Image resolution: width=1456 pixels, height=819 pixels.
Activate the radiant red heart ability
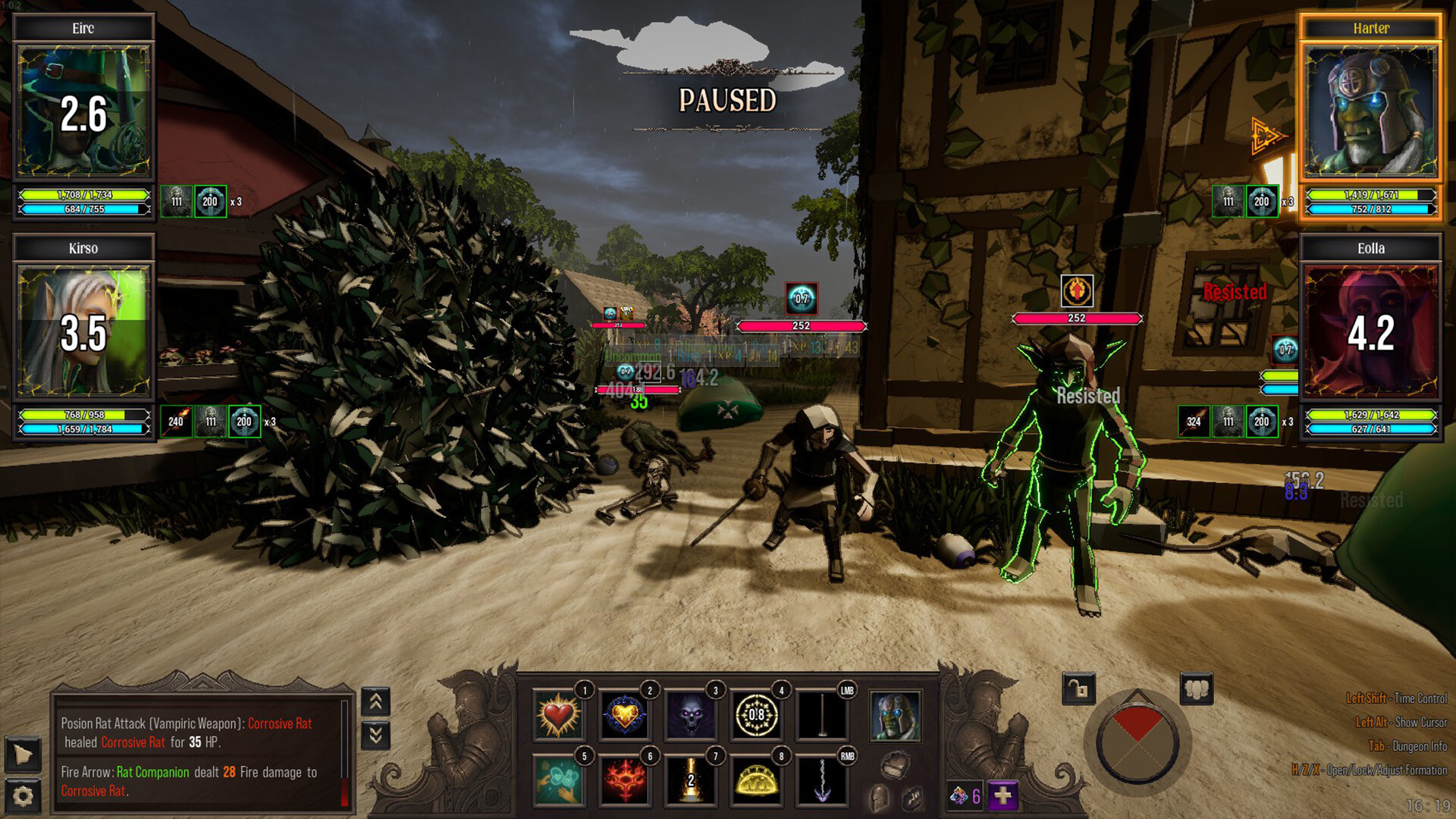point(558,715)
